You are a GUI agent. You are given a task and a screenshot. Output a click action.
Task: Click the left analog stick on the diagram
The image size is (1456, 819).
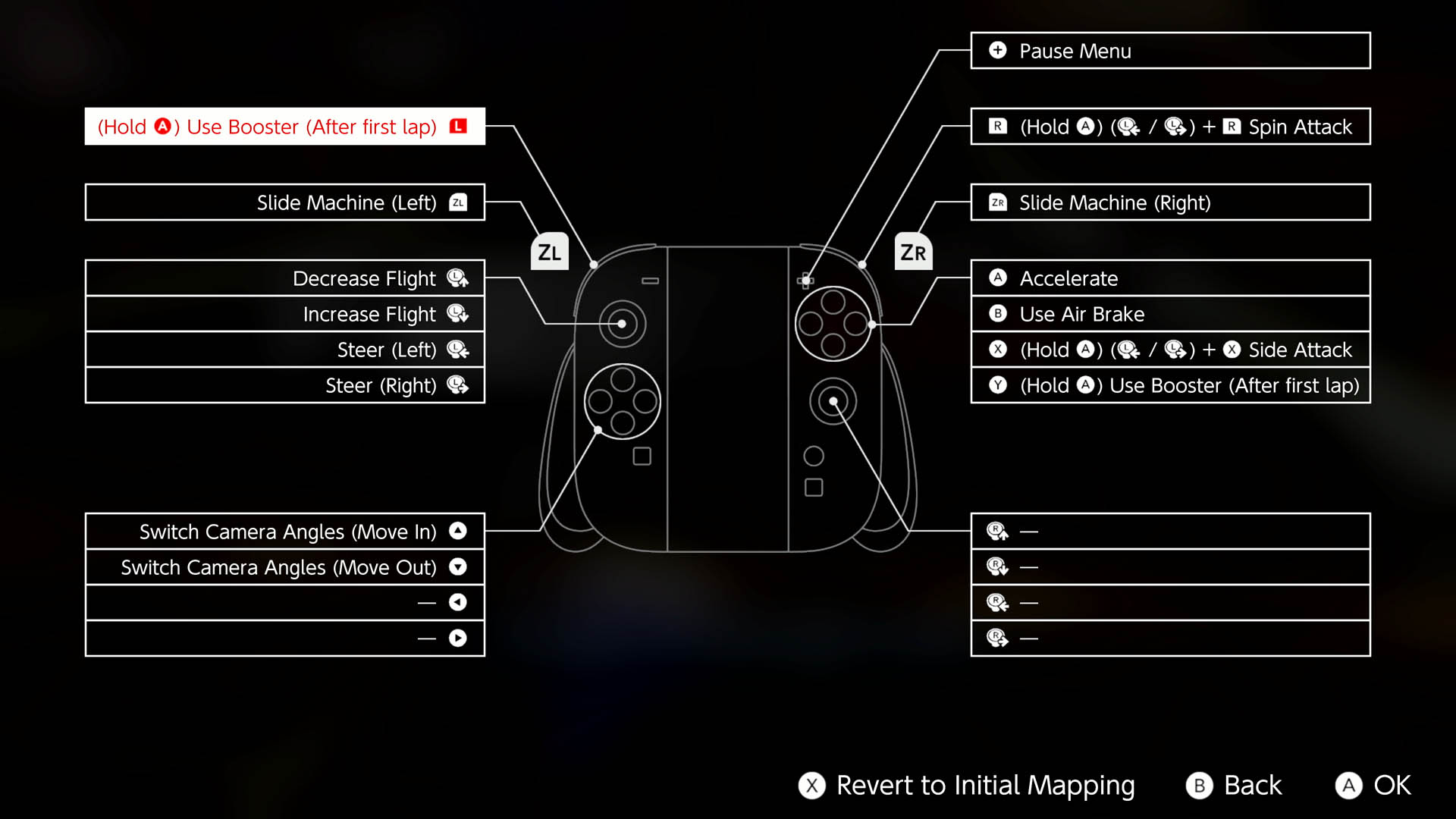[622, 324]
